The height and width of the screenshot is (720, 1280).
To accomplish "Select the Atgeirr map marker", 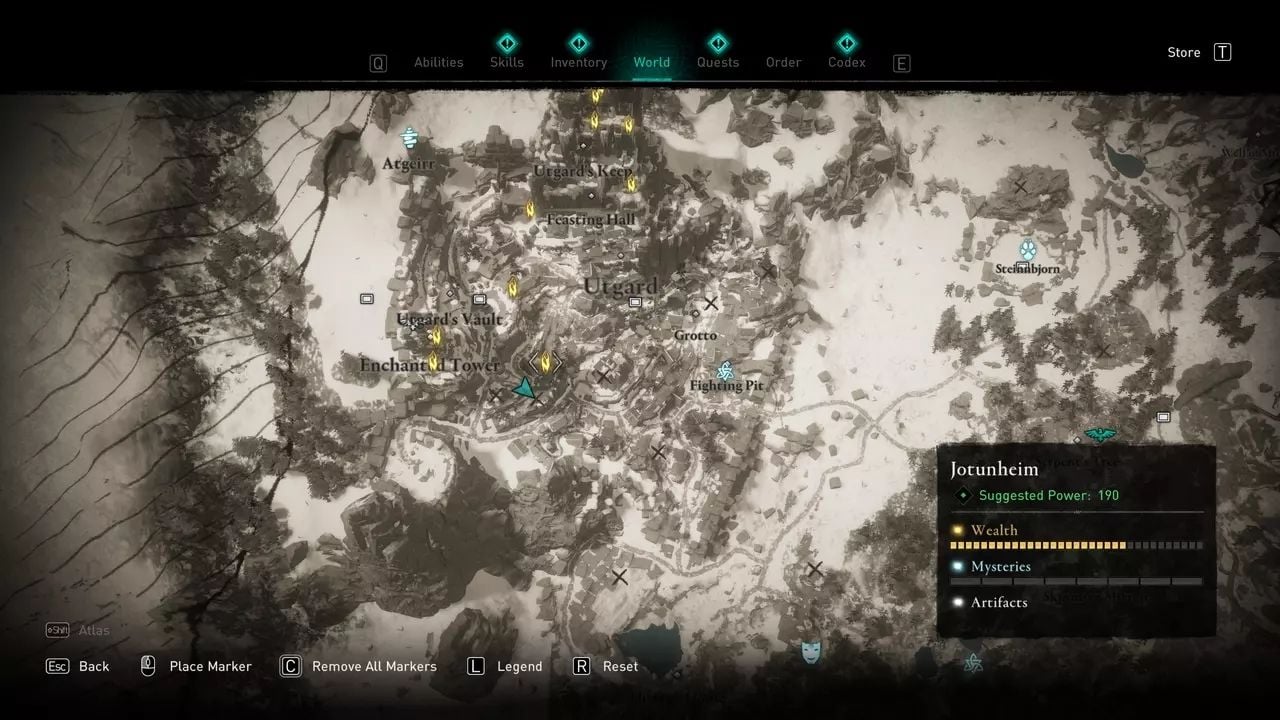I will (409, 138).
